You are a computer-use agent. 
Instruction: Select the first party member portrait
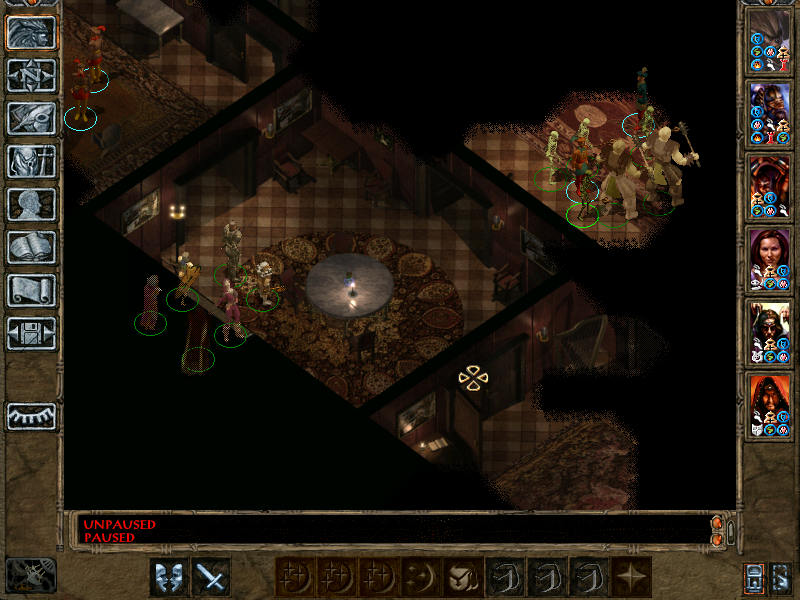pos(770,41)
